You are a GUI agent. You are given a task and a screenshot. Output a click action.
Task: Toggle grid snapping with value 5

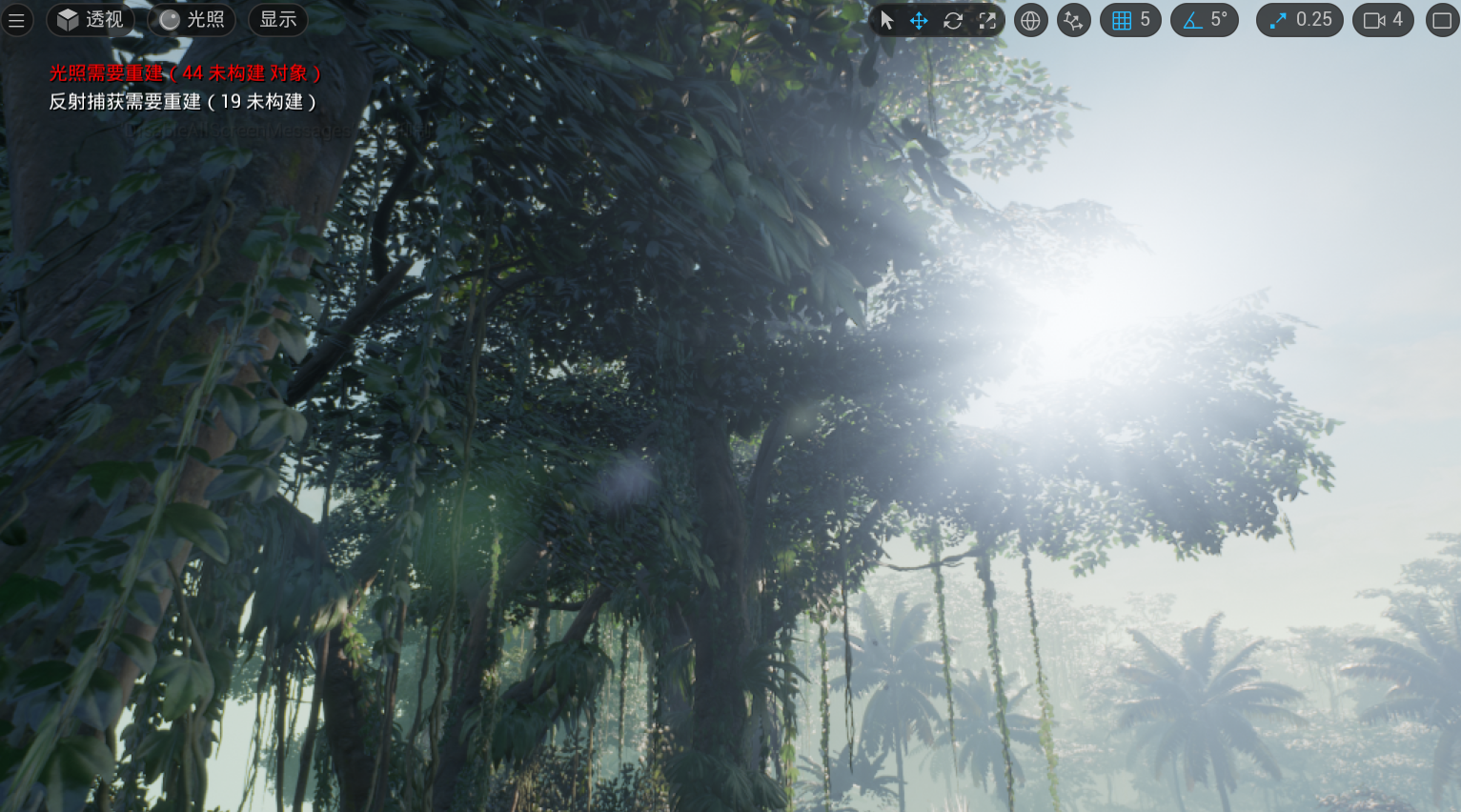click(1130, 20)
